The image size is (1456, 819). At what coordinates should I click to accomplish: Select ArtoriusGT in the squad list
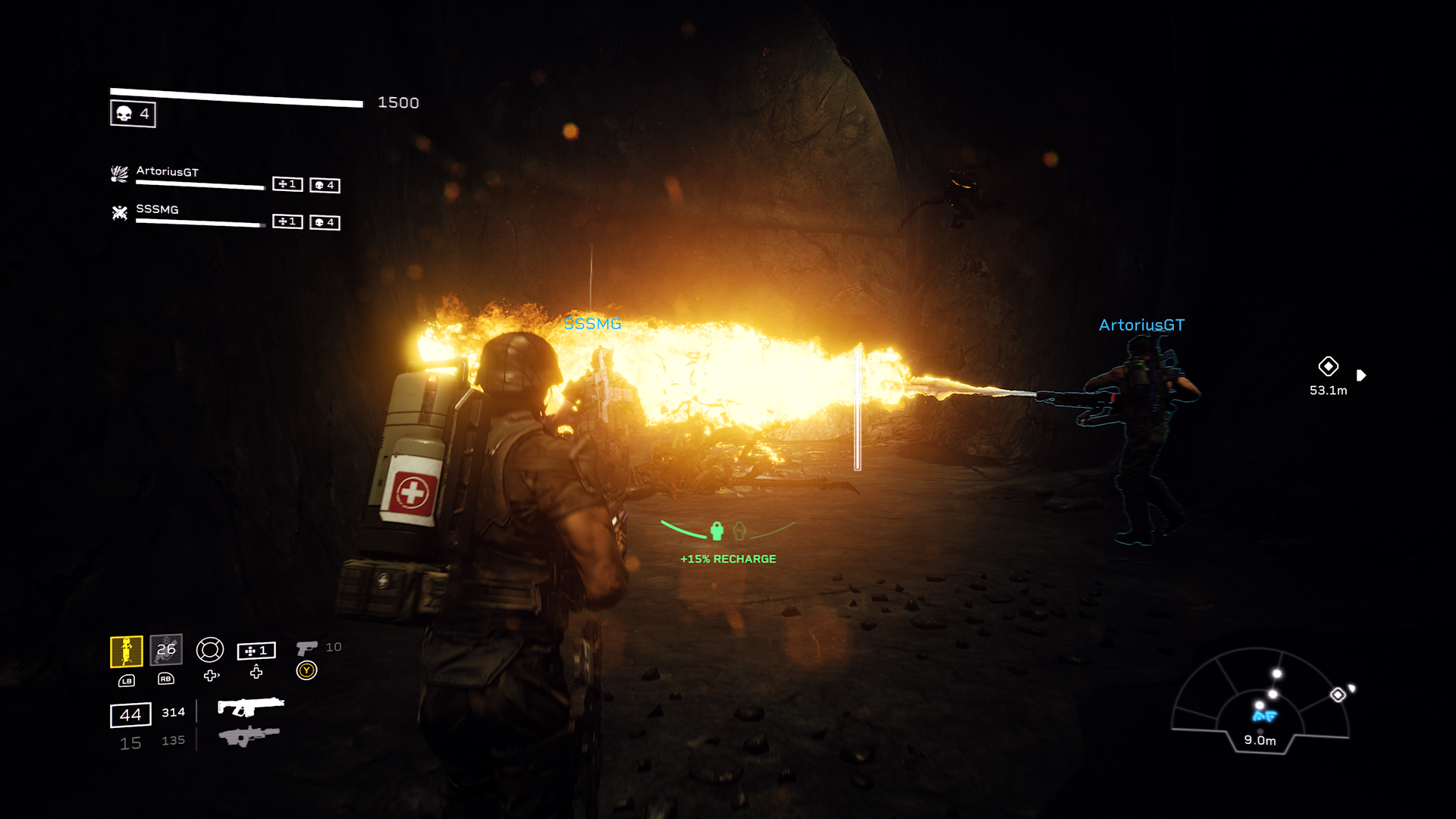168,172
